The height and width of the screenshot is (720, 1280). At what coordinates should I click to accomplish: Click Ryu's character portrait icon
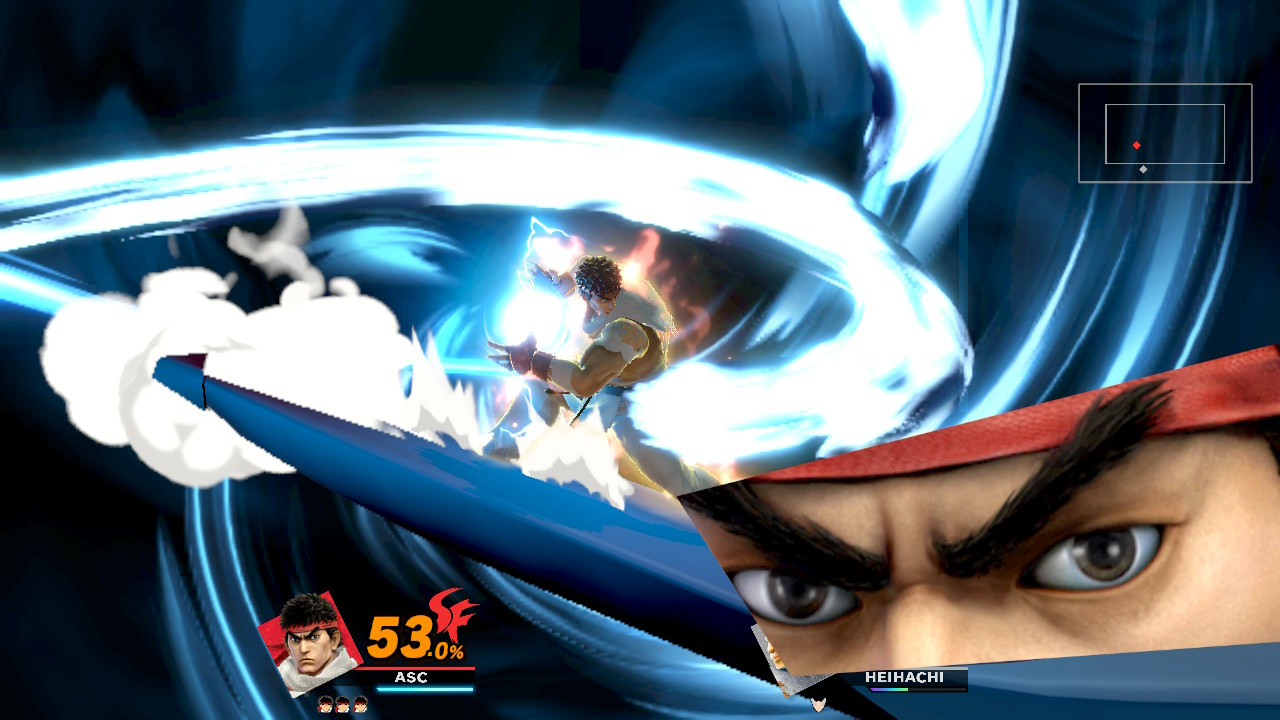313,638
